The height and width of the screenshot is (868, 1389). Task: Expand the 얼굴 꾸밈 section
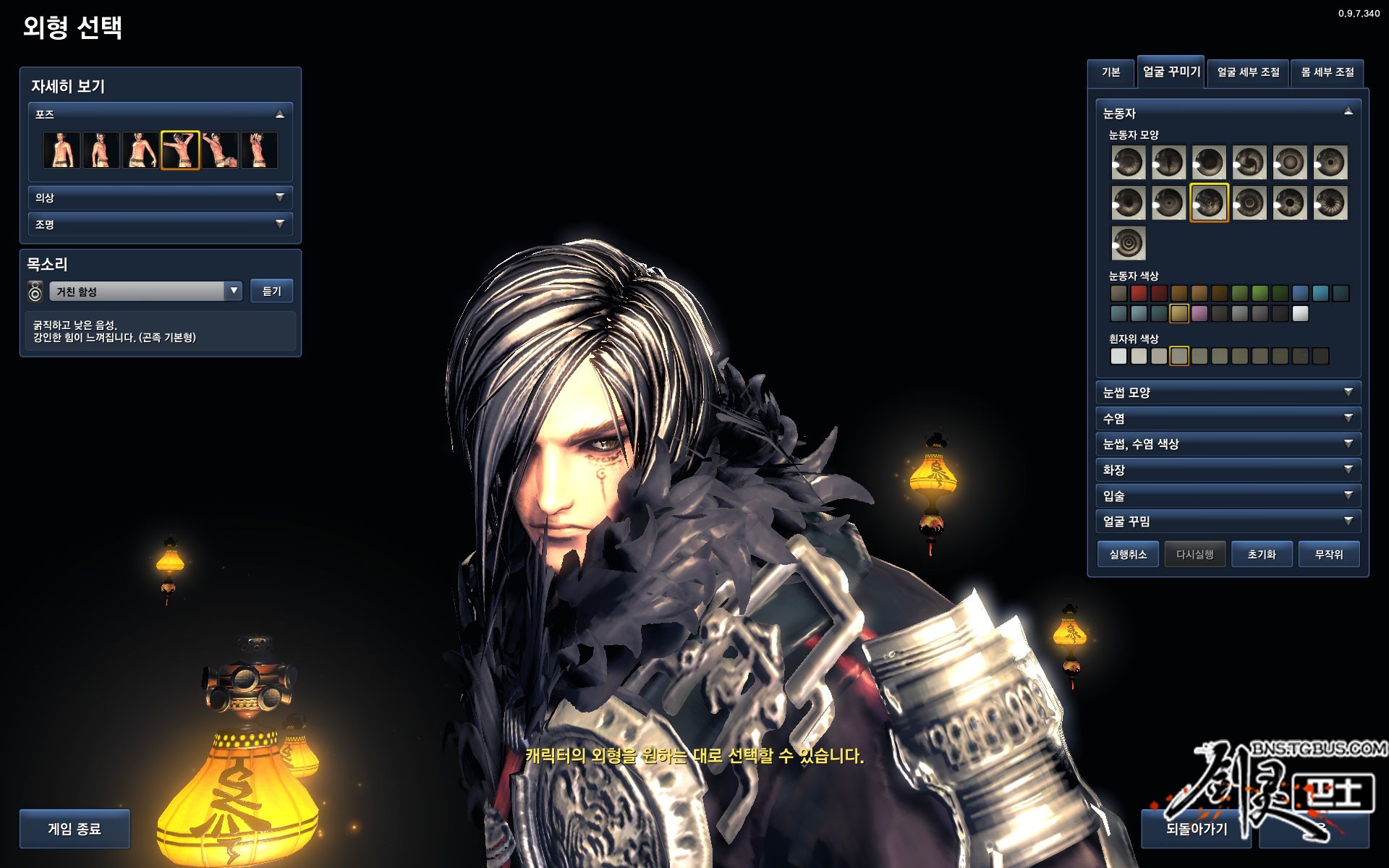(1228, 522)
